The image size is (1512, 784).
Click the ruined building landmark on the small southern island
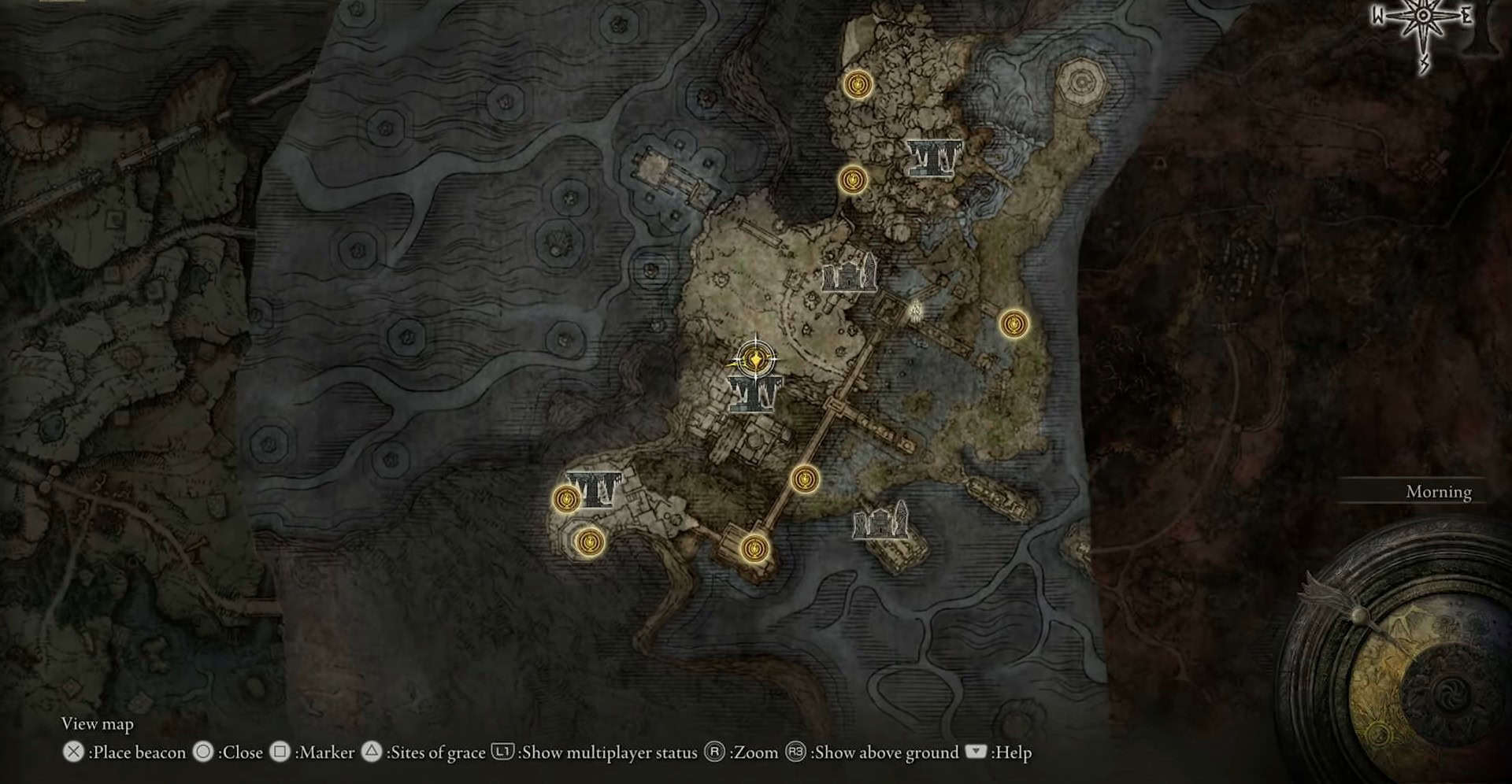(880, 523)
